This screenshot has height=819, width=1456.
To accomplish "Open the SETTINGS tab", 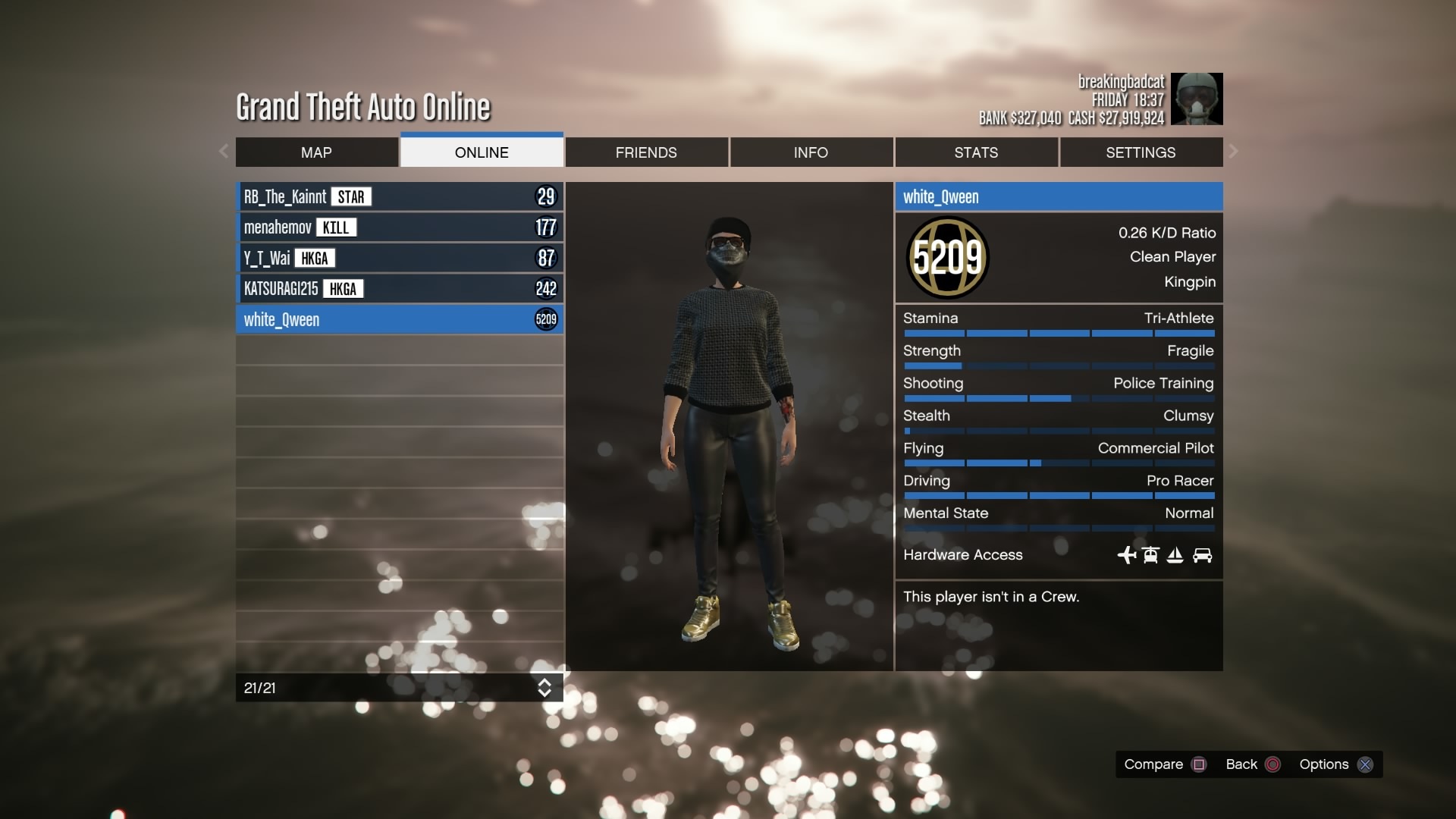I will [x=1141, y=152].
